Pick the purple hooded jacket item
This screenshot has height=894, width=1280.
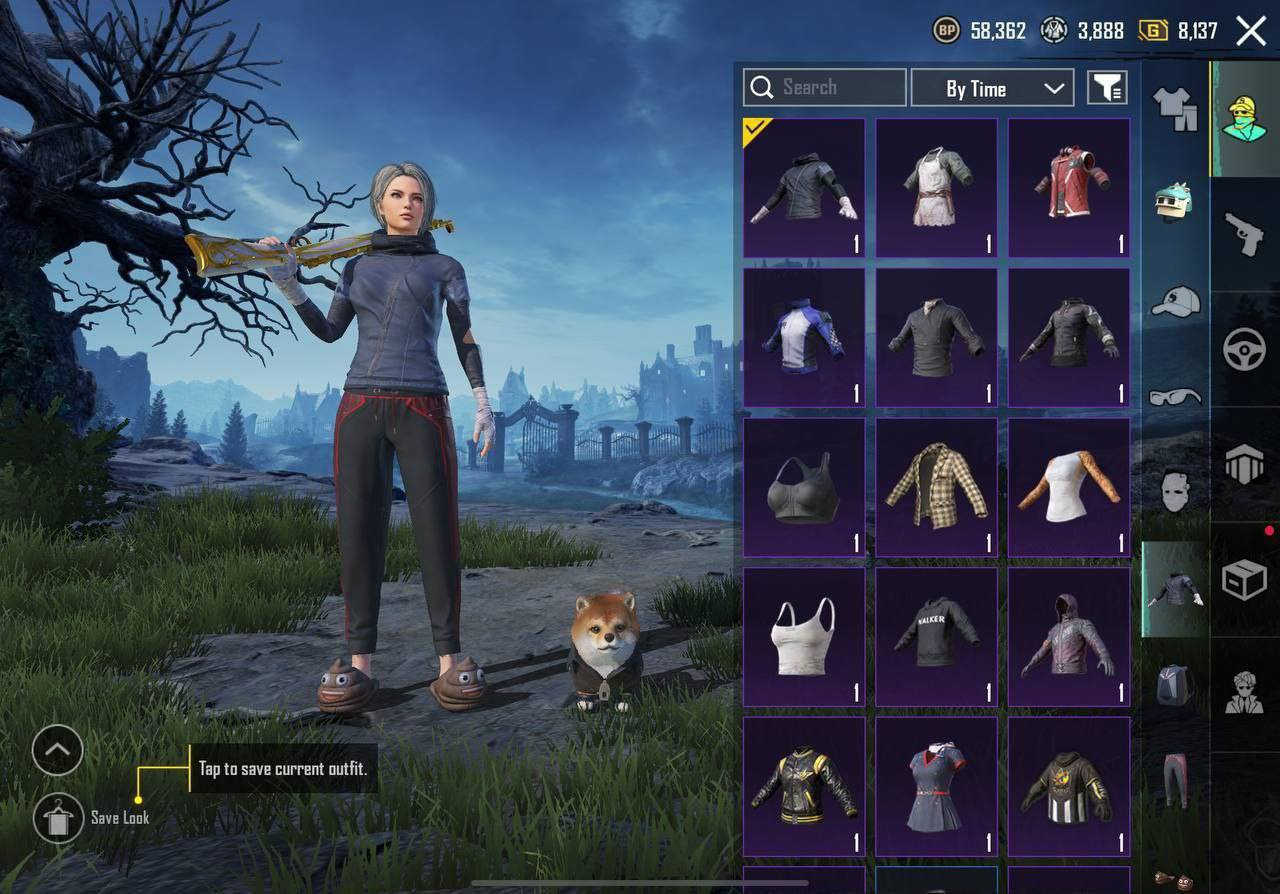[1069, 637]
